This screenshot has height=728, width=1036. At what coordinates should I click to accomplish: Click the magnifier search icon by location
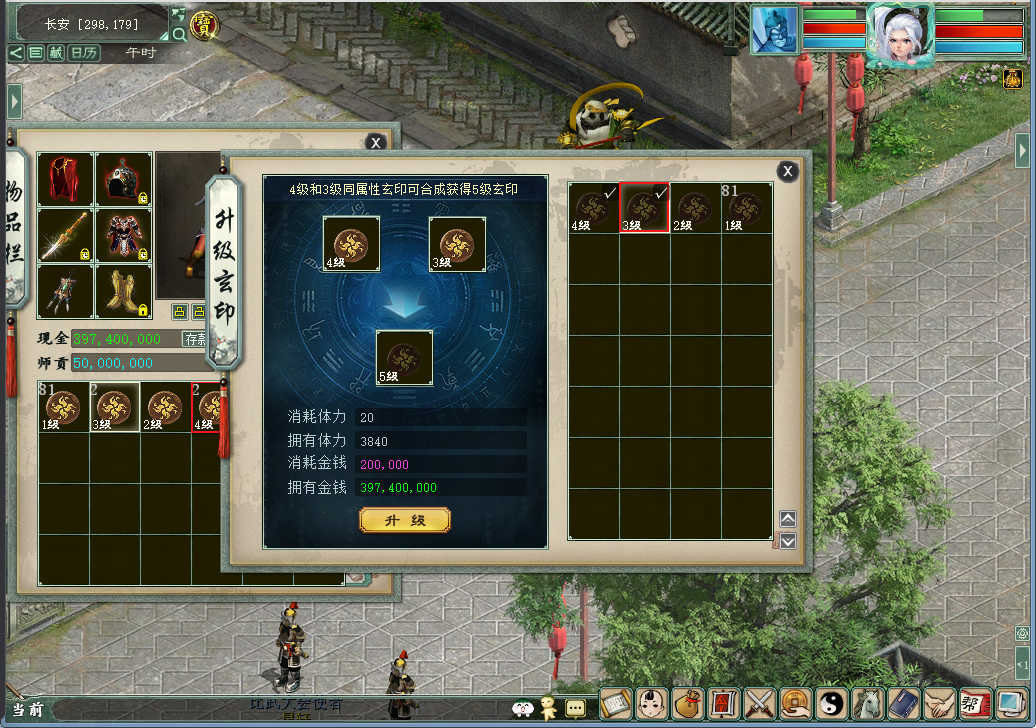179,34
